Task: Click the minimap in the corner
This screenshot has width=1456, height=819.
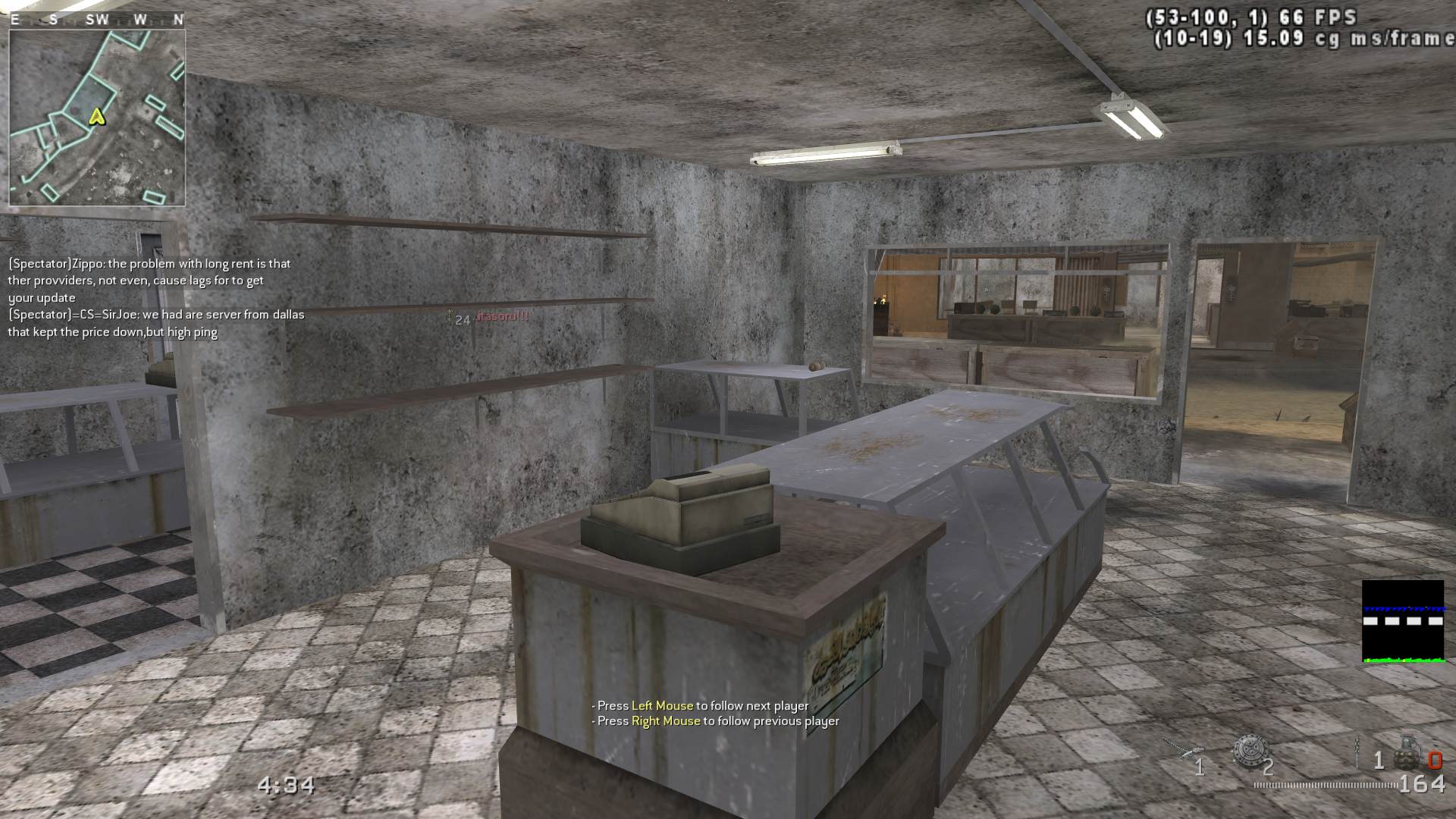Action: tap(97, 118)
